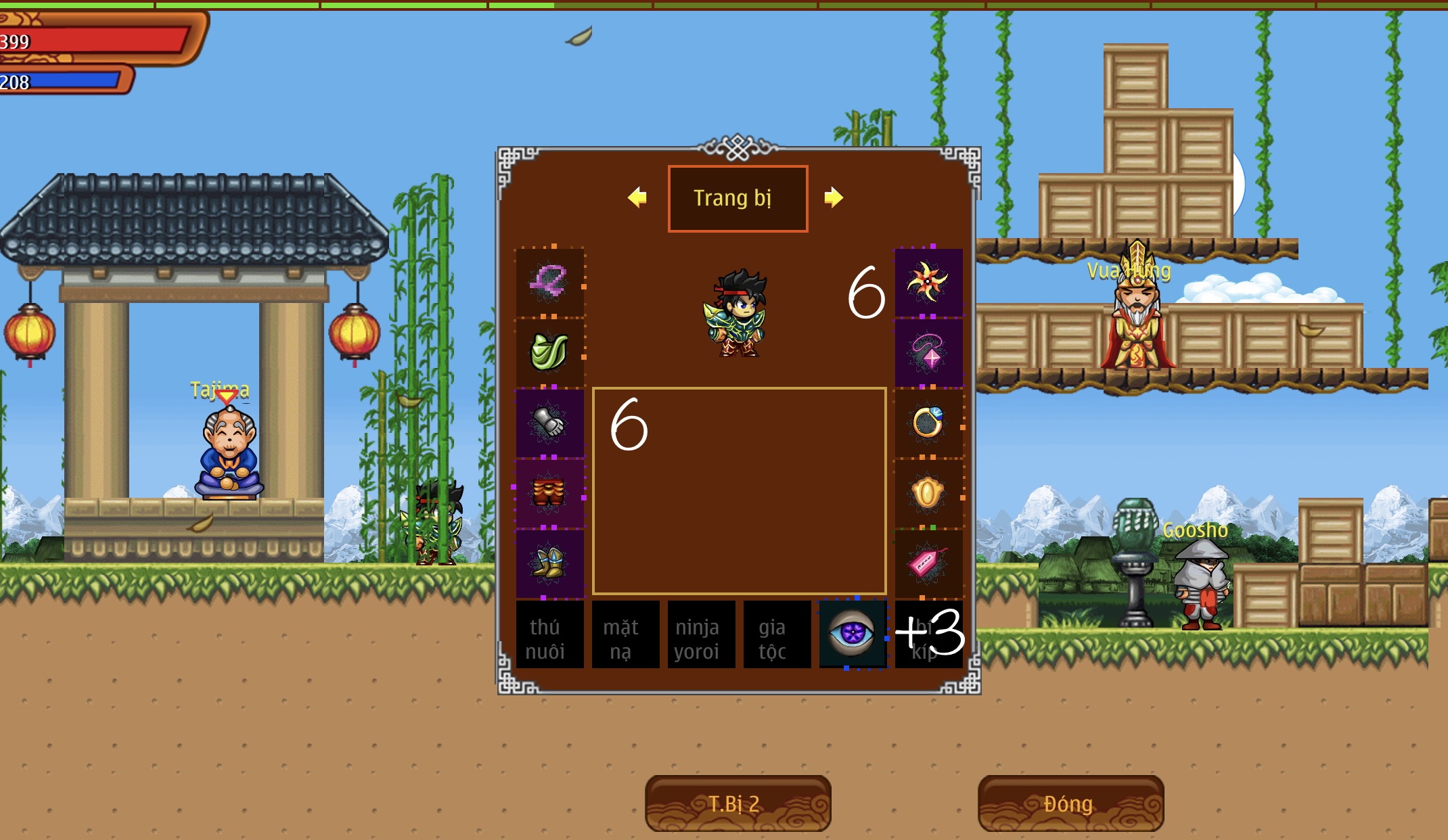
Task: Select the purple headband equipment slot
Action: pyautogui.click(x=549, y=282)
